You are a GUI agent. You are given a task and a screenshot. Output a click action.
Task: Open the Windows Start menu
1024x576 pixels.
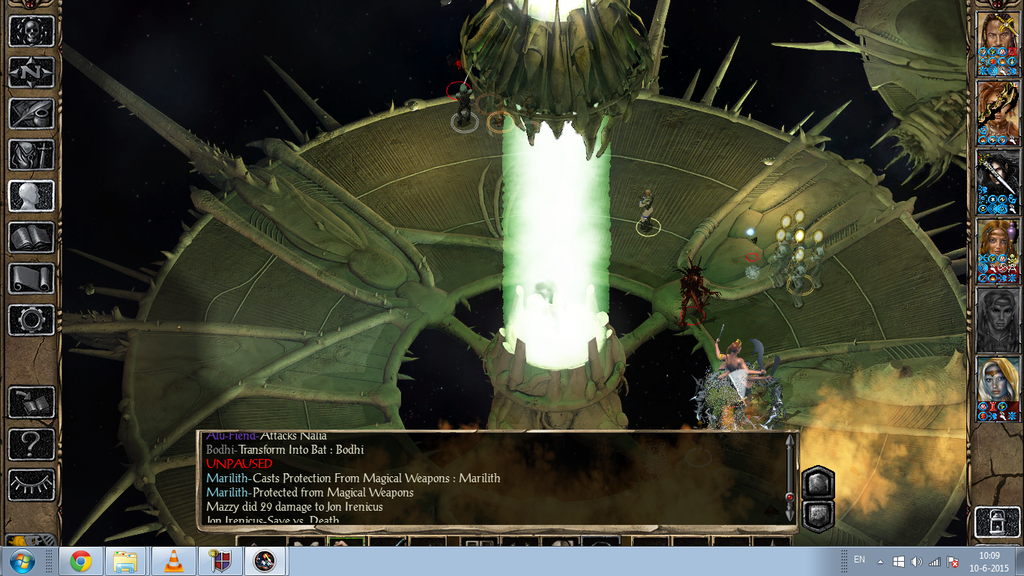(x=21, y=561)
